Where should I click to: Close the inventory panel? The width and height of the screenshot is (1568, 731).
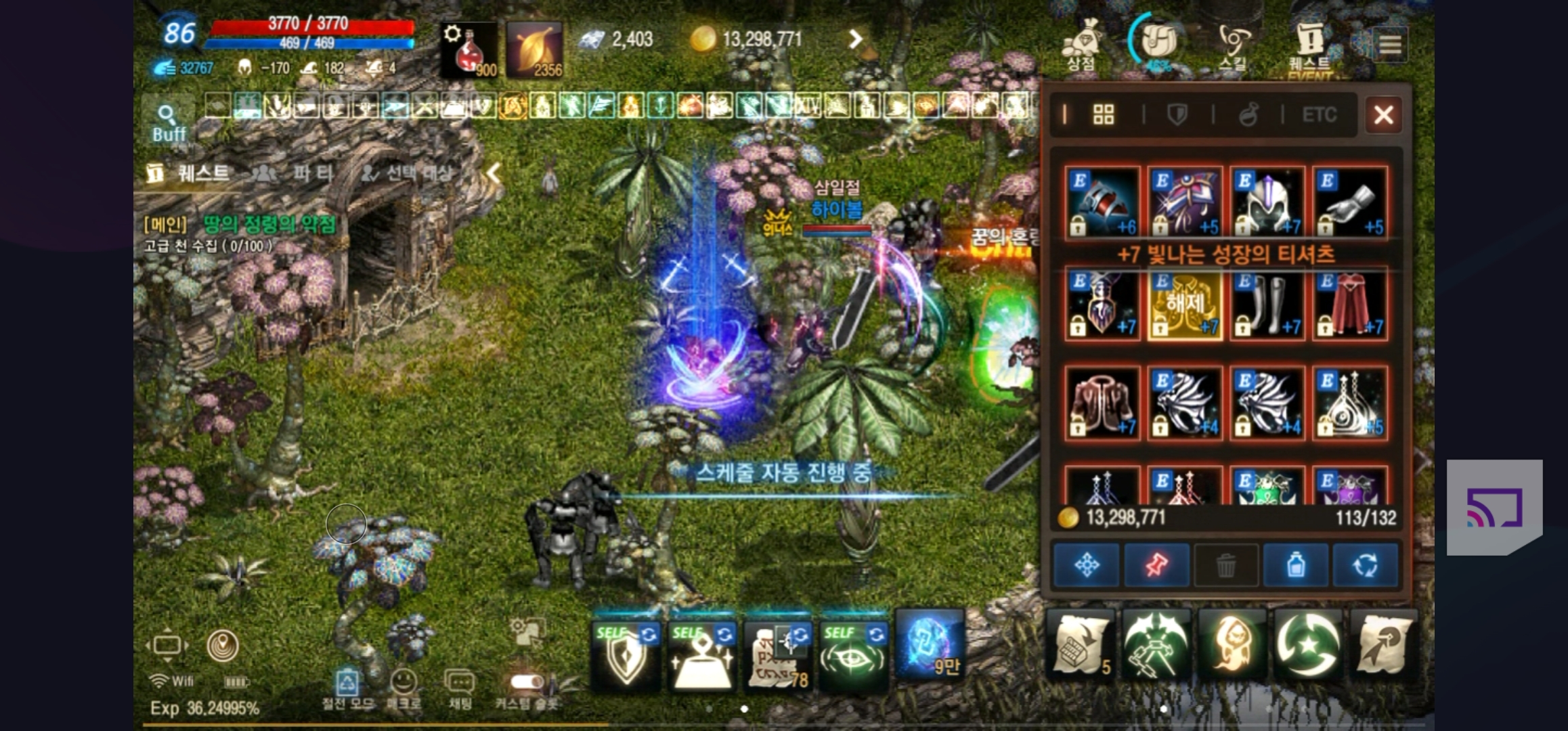click(x=1383, y=114)
